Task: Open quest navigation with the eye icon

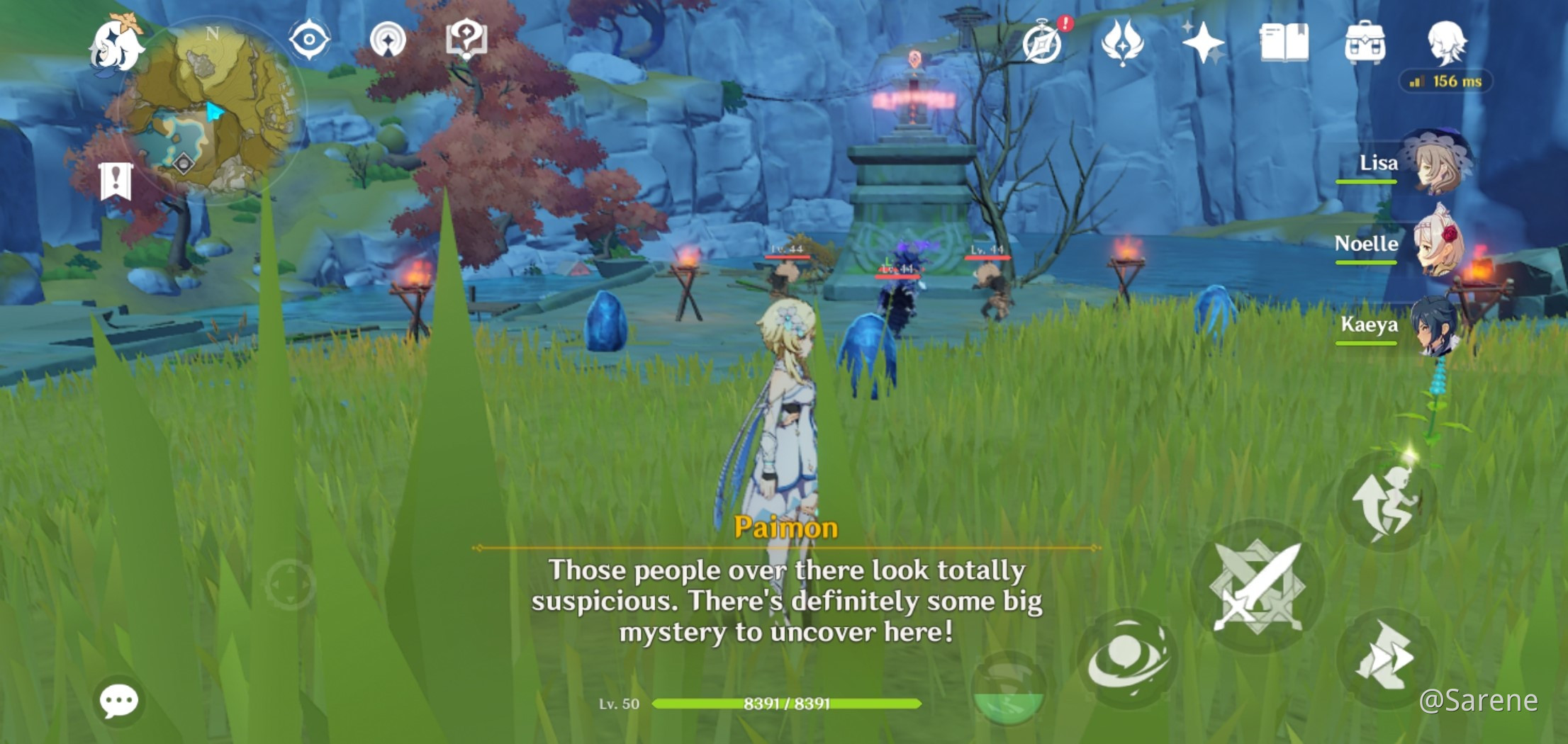Action: (x=307, y=41)
